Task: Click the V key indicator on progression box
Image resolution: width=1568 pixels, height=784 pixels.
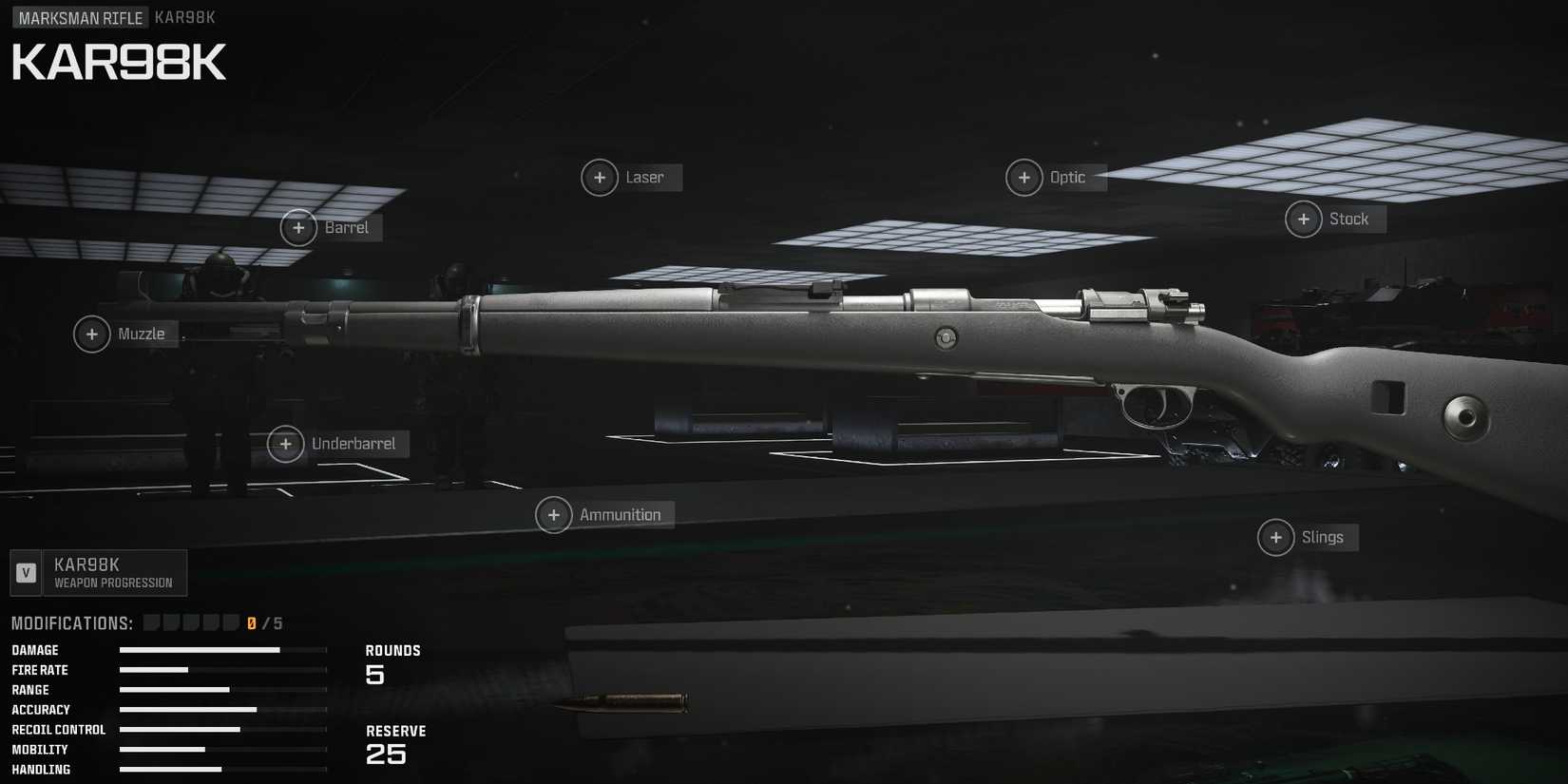Action: point(26,572)
